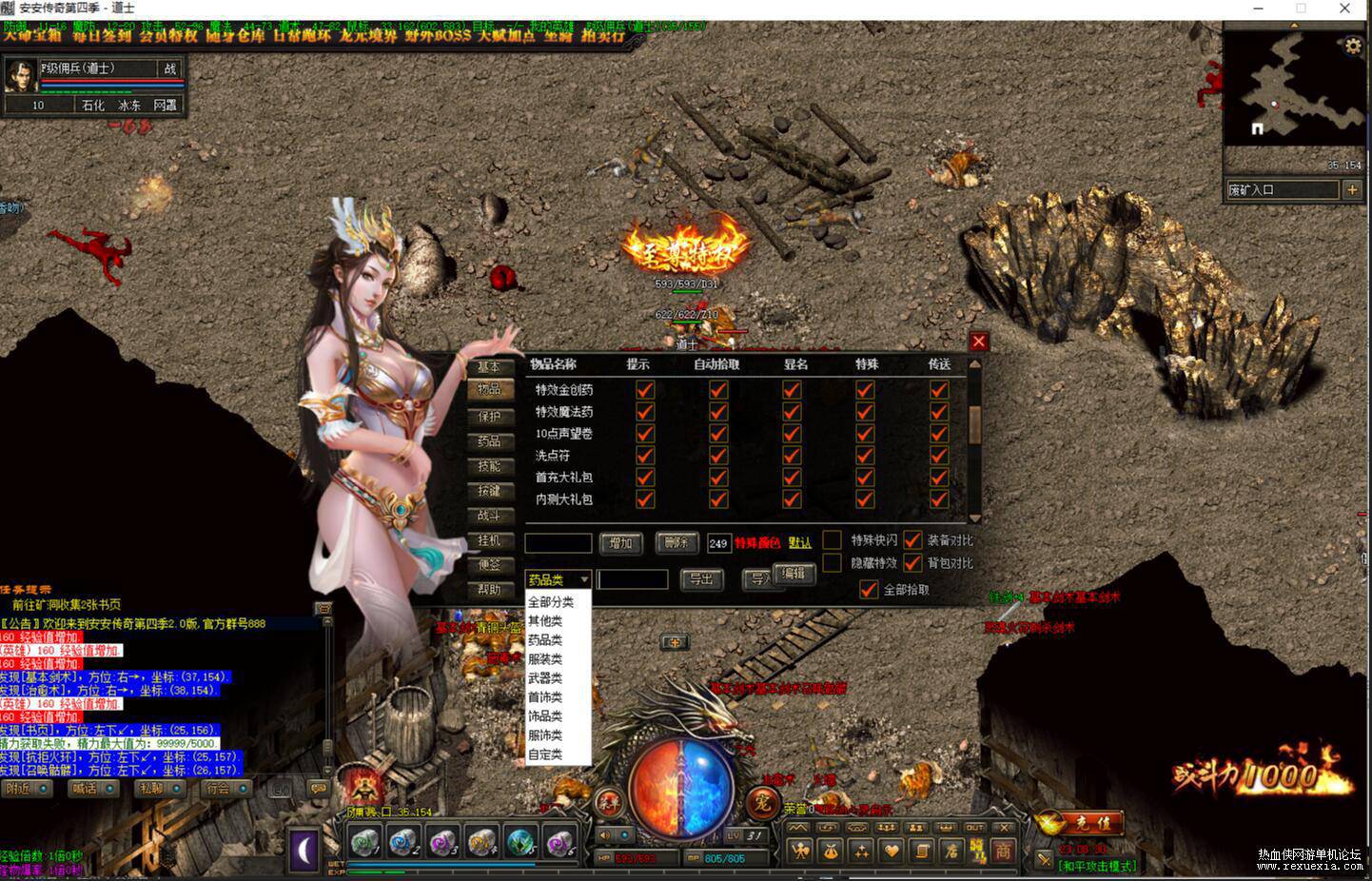Toggle the 全部拾取 checkbox off
1372x881 pixels.
[x=867, y=589]
